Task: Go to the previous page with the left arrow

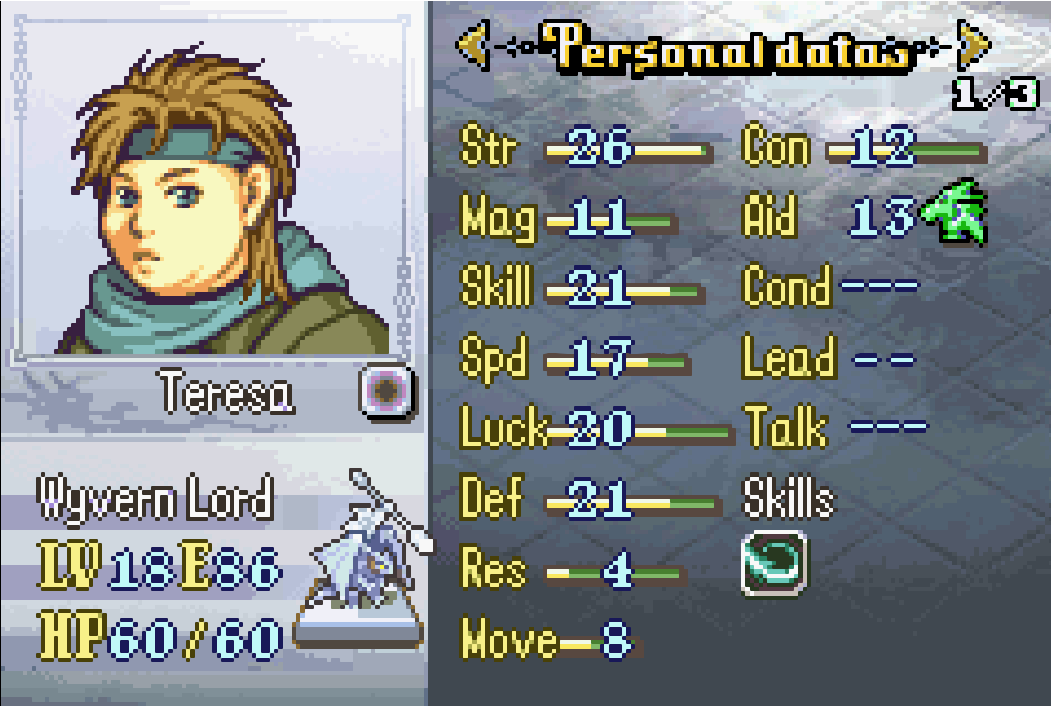Action: coord(473,46)
